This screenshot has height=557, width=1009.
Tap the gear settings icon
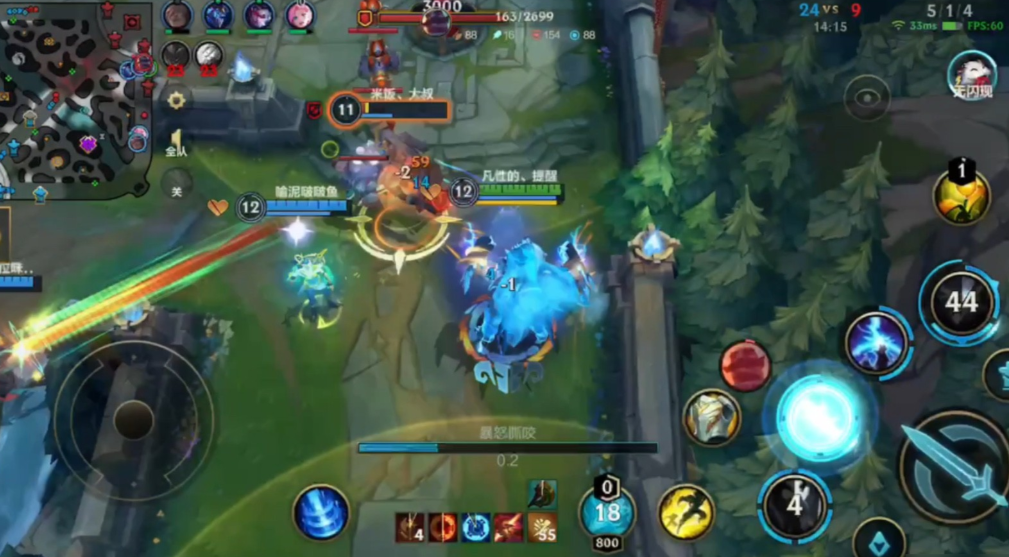177,100
